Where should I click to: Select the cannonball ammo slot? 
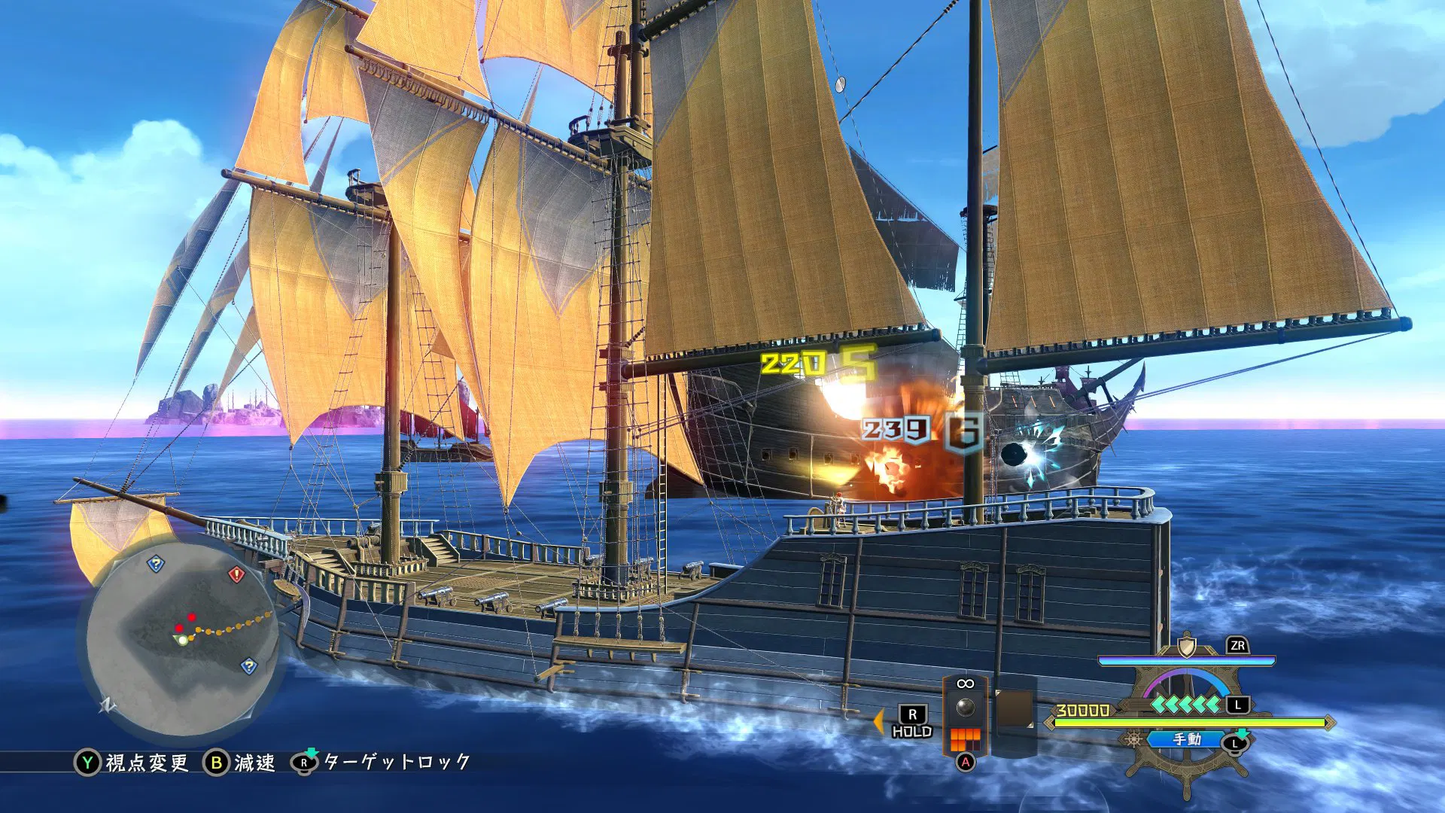coord(965,707)
